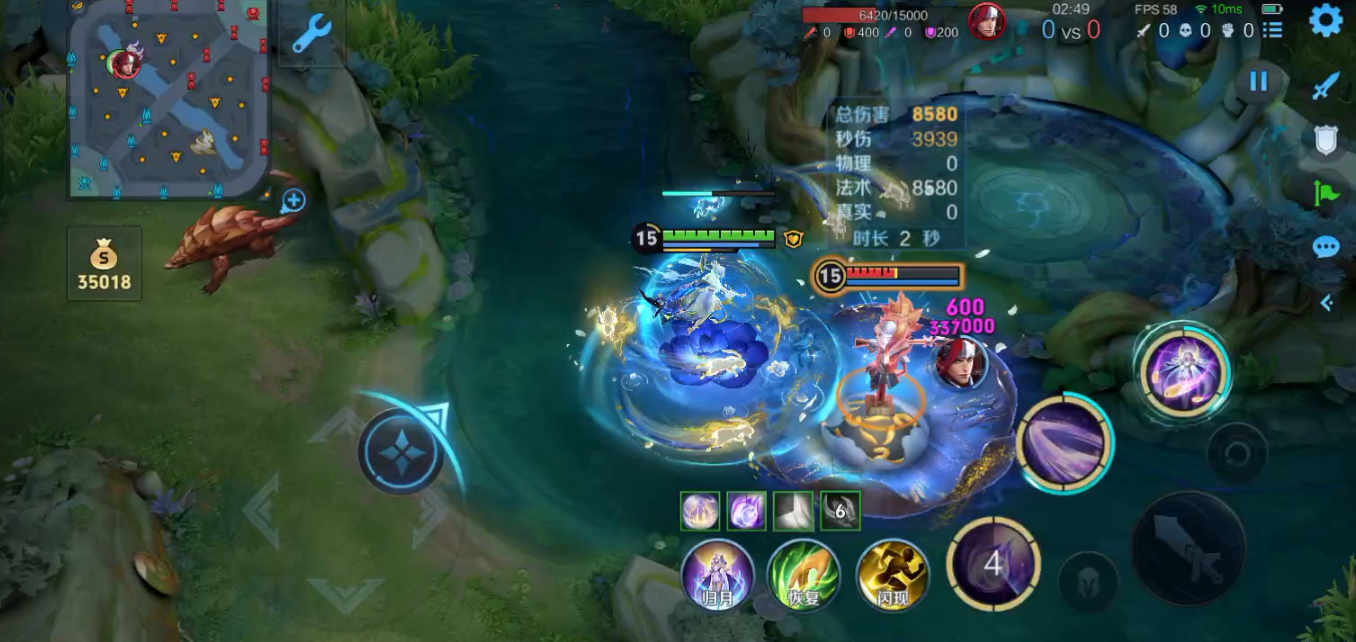The image size is (1356, 642).
Task: Activate the ultimate skill with winged heroine
Action: (1183, 373)
